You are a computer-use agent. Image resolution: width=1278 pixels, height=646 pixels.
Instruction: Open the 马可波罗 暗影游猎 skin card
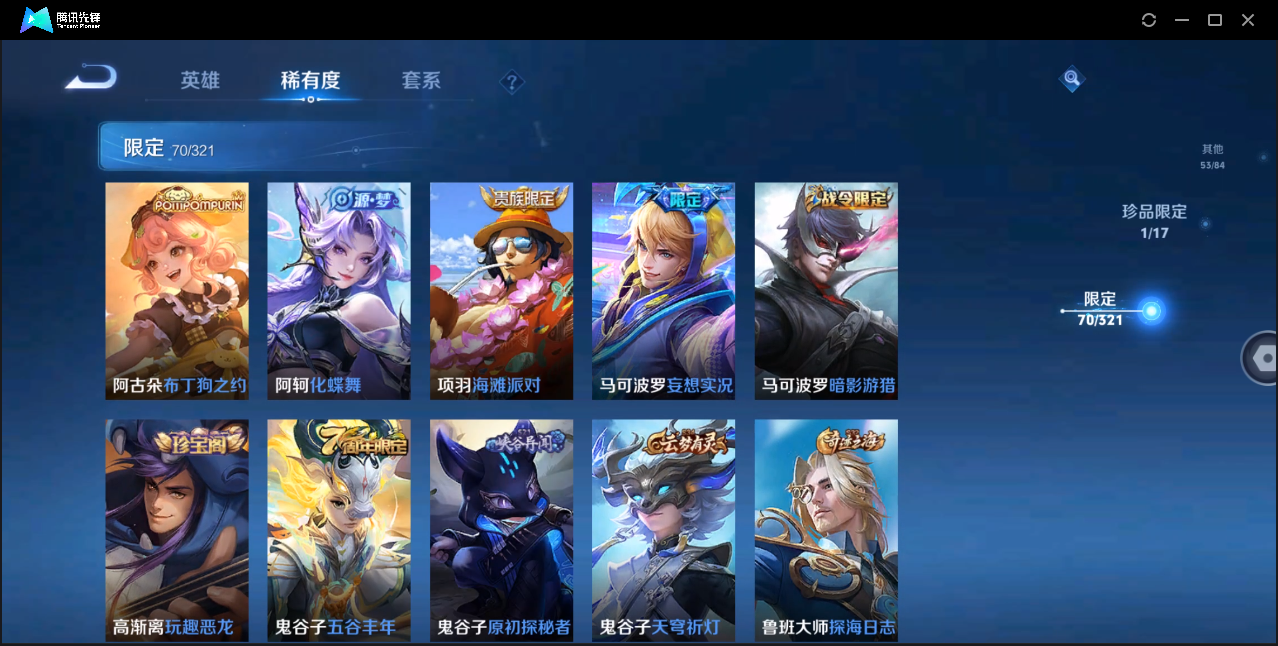(826, 291)
